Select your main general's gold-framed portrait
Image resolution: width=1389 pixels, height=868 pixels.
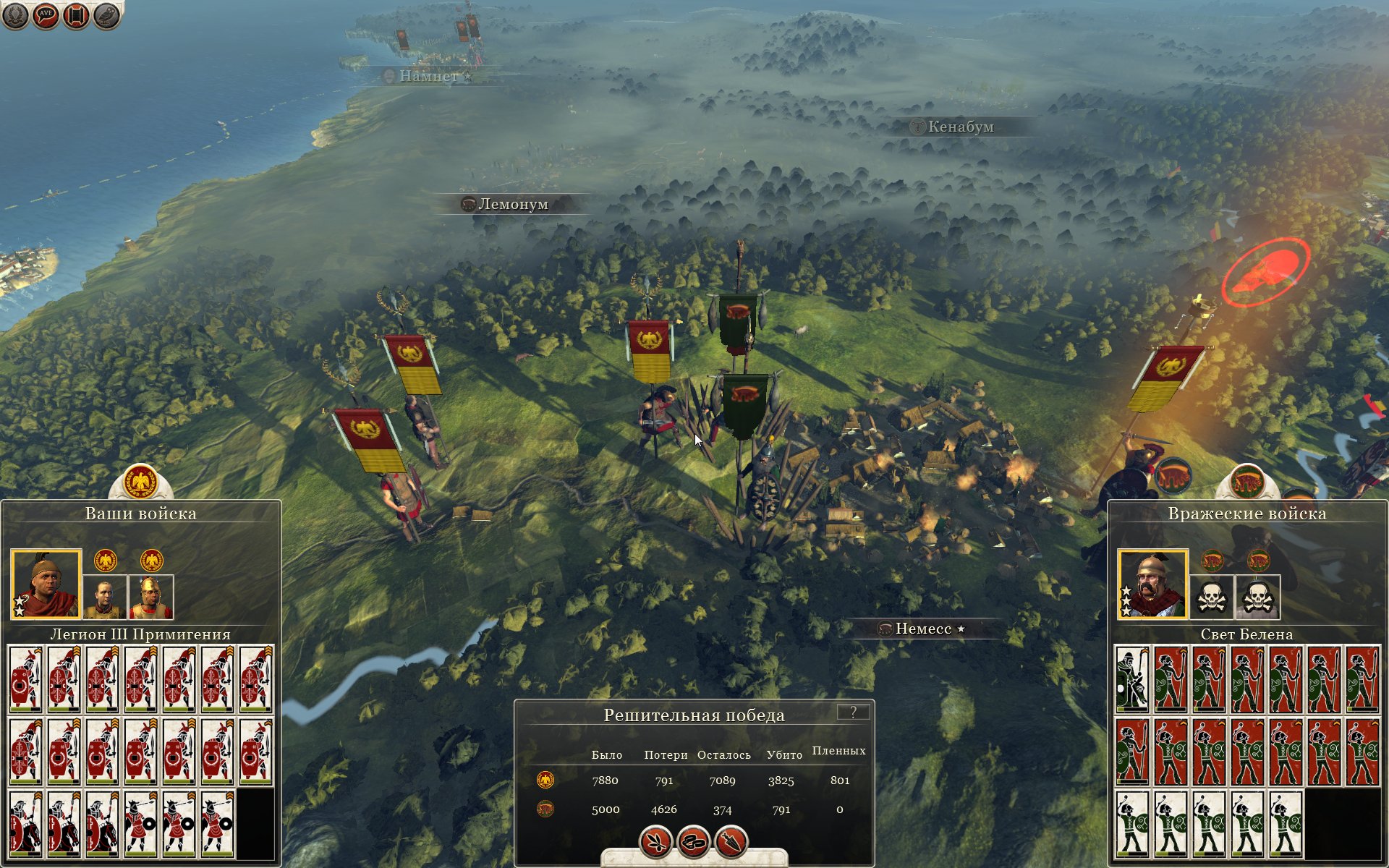(46, 584)
